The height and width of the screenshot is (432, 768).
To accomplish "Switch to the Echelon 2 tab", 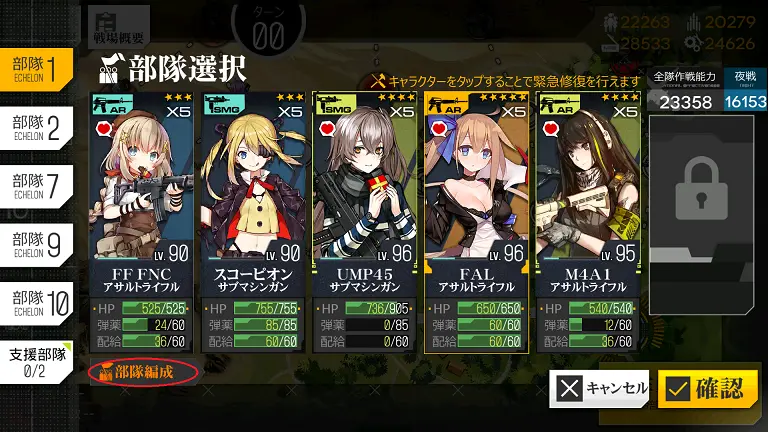I will pos(35,126).
